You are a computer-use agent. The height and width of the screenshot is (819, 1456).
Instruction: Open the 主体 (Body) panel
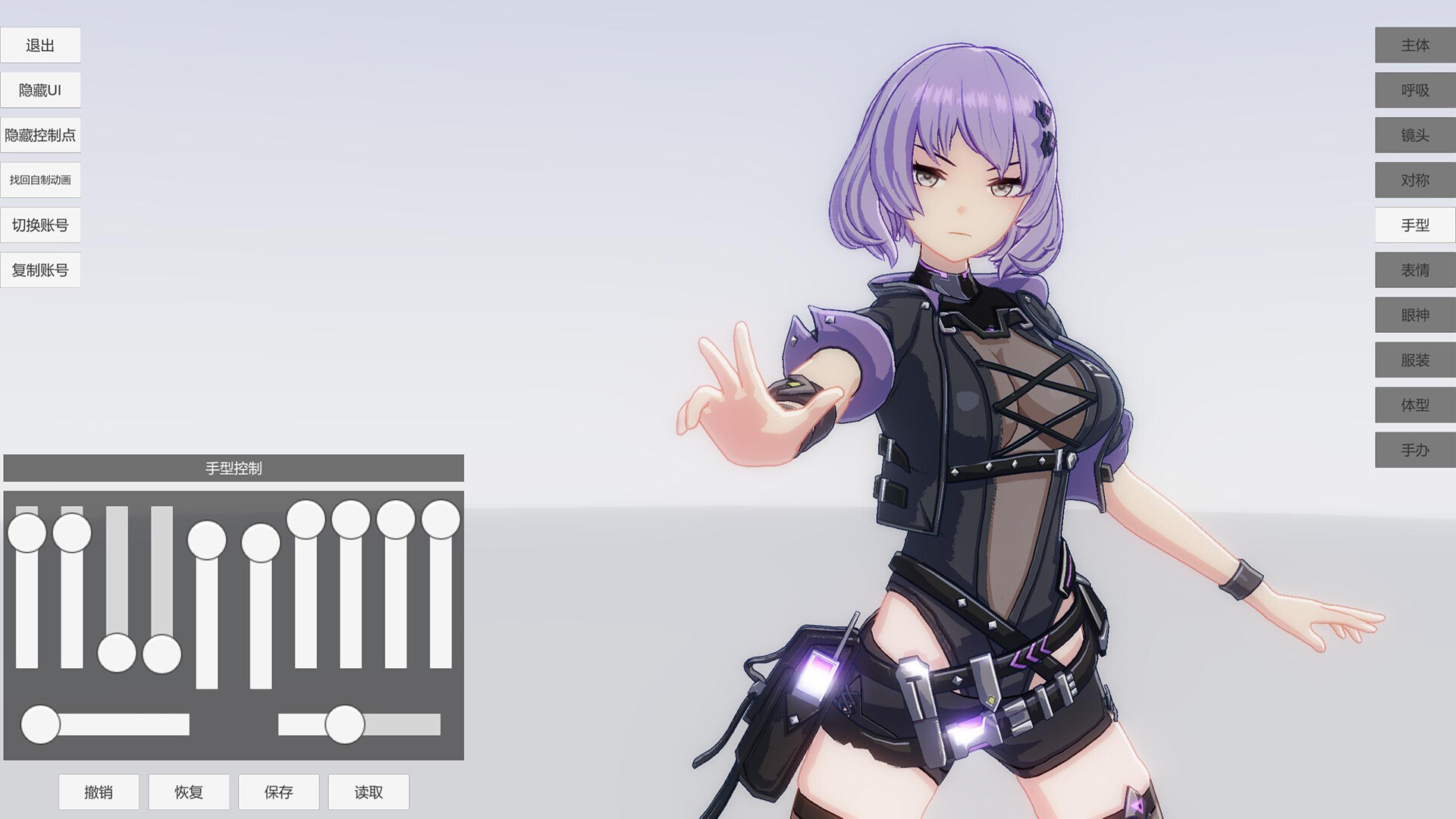[x=1414, y=45]
